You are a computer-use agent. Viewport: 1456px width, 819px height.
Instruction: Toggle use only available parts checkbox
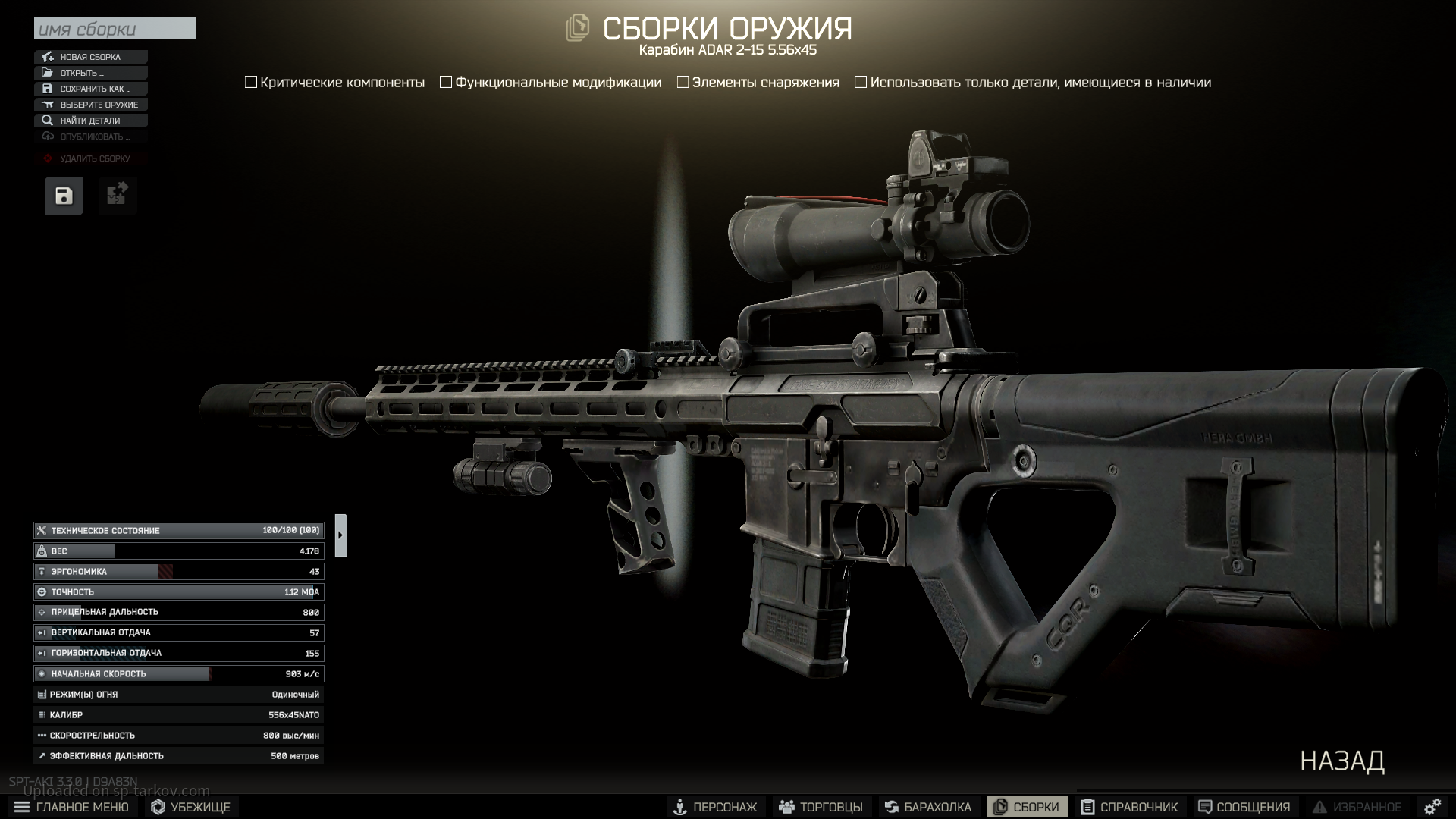coord(861,83)
